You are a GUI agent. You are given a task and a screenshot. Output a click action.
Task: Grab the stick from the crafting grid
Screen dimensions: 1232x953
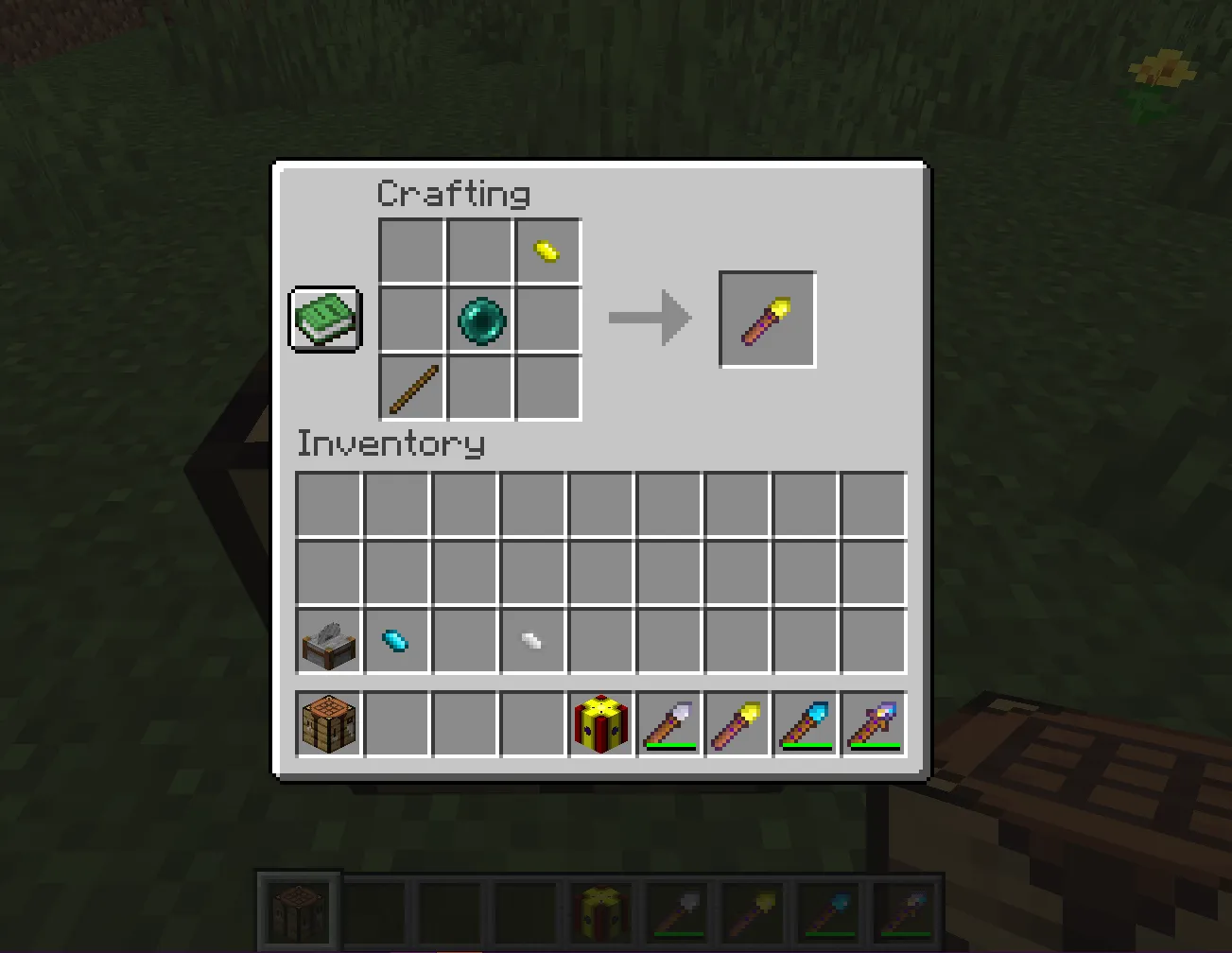coord(410,389)
